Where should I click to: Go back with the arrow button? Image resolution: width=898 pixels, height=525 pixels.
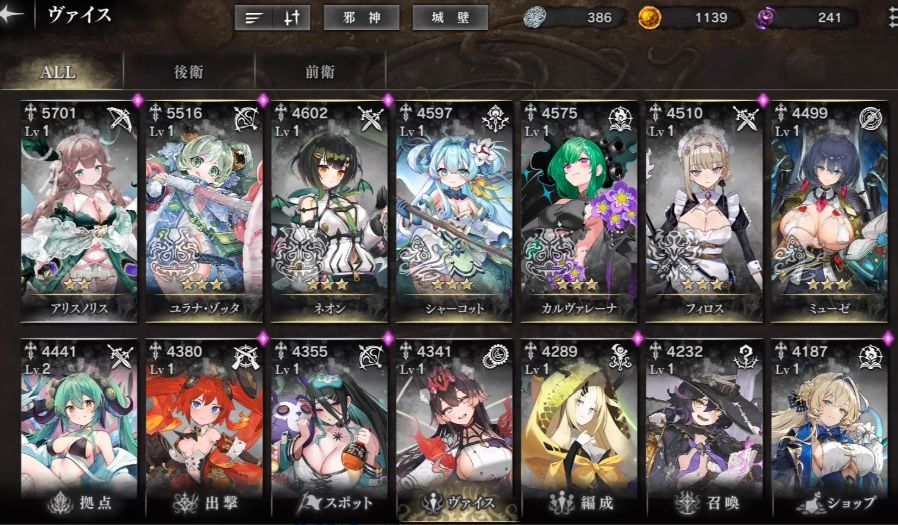tap(13, 15)
